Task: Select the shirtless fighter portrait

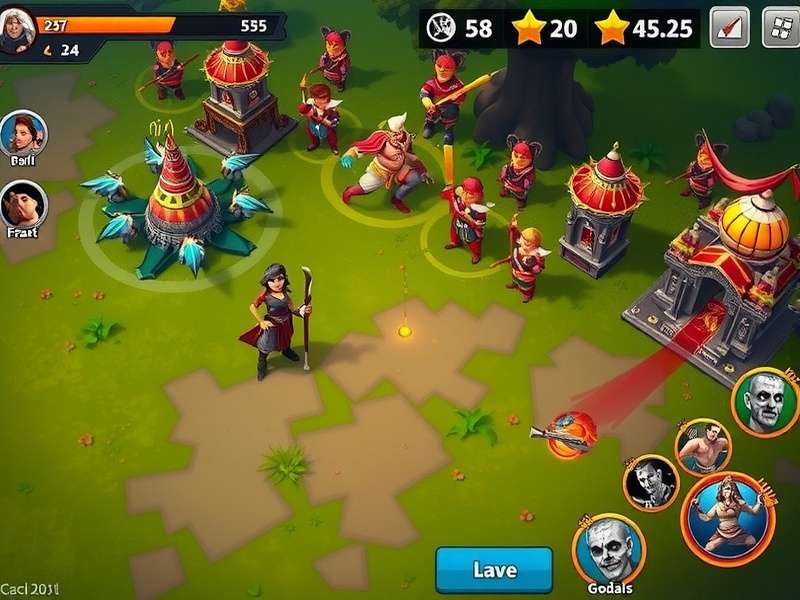Action: (x=703, y=446)
